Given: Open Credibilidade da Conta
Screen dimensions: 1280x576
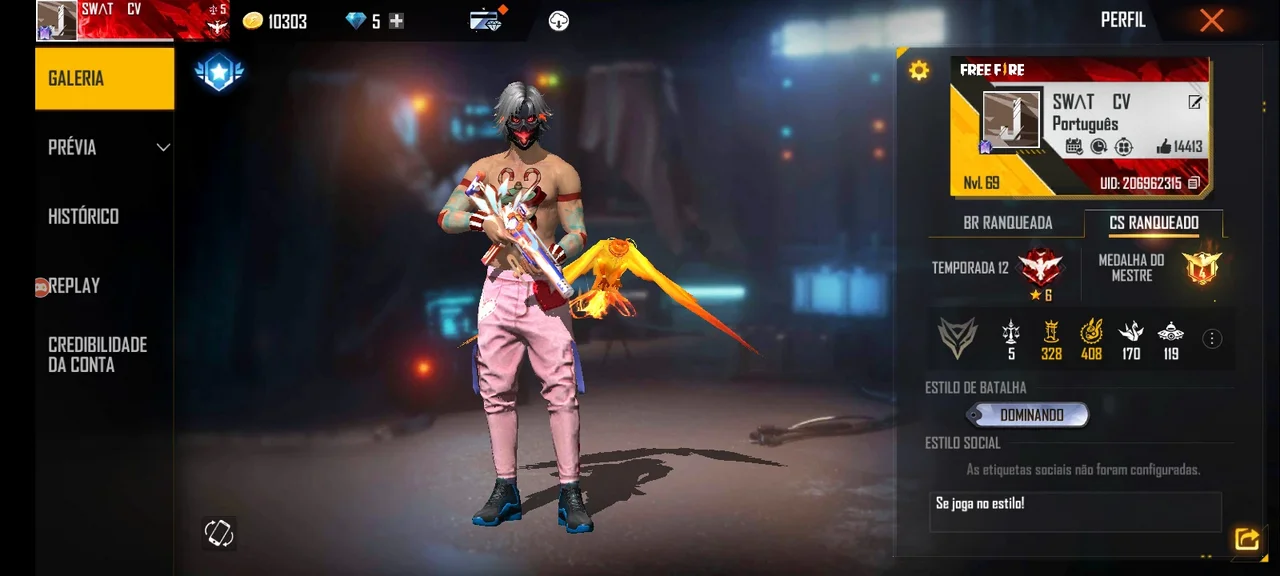Looking at the screenshot, I should tap(97, 354).
